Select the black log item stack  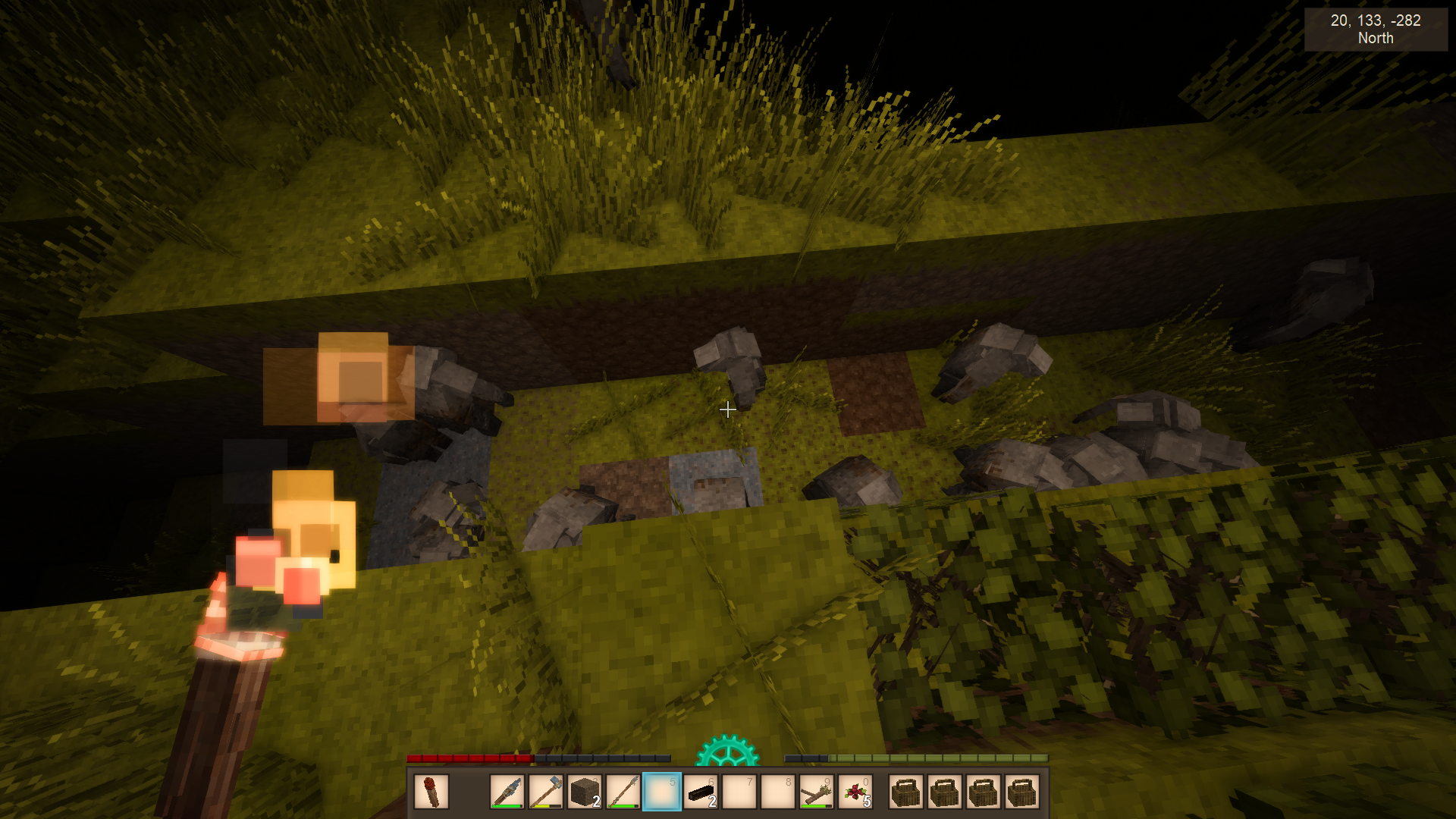[x=701, y=792]
